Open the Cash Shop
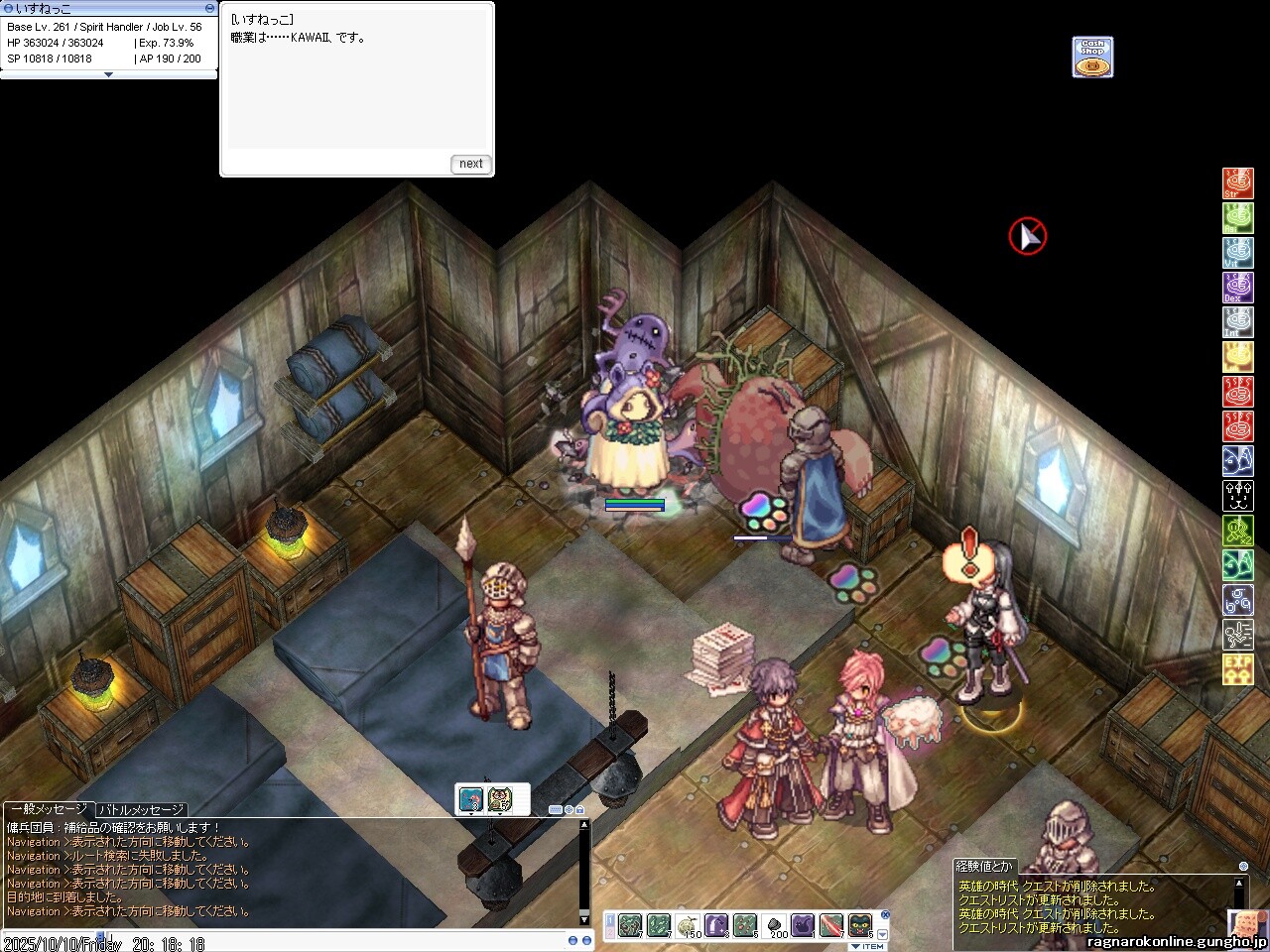The image size is (1270, 952). (x=1092, y=58)
